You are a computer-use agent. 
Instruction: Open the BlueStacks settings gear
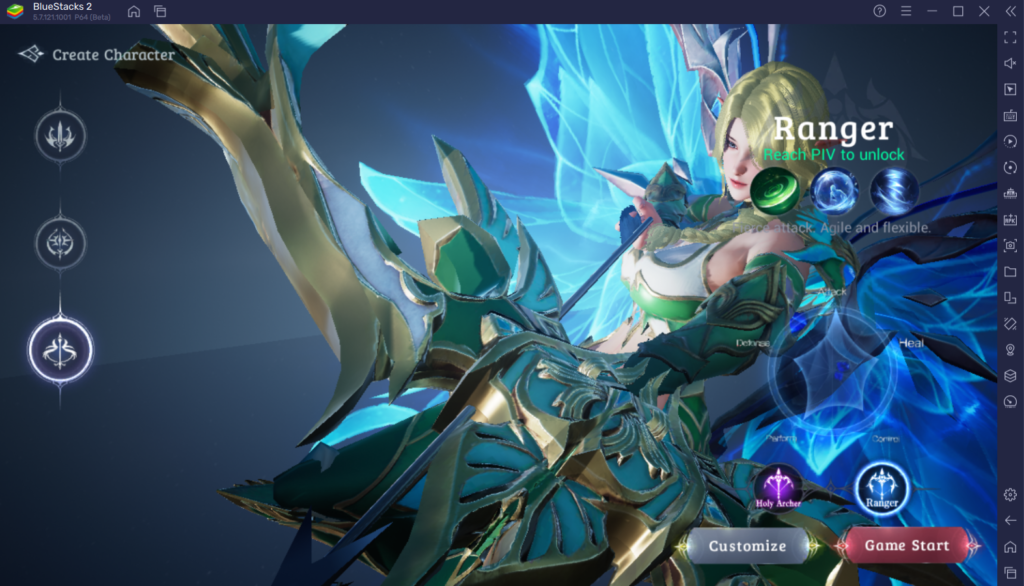(1010, 495)
